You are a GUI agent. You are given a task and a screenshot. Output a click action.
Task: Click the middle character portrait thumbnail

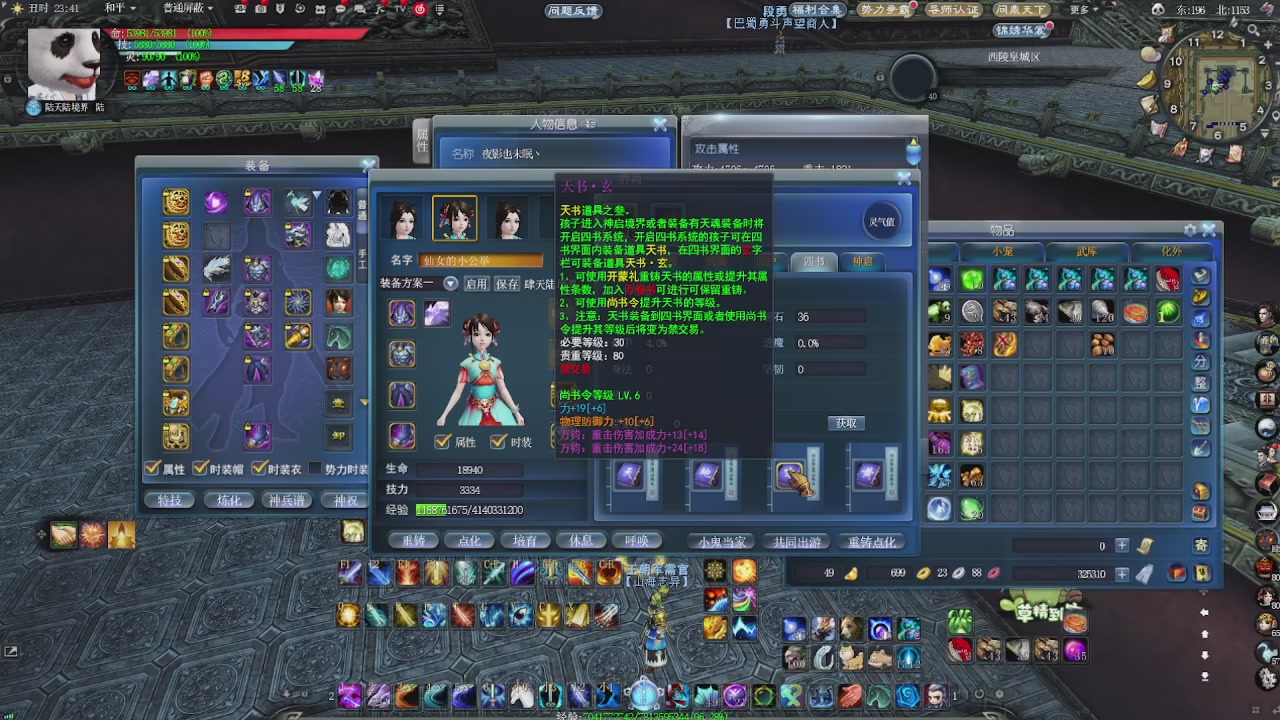[x=455, y=218]
